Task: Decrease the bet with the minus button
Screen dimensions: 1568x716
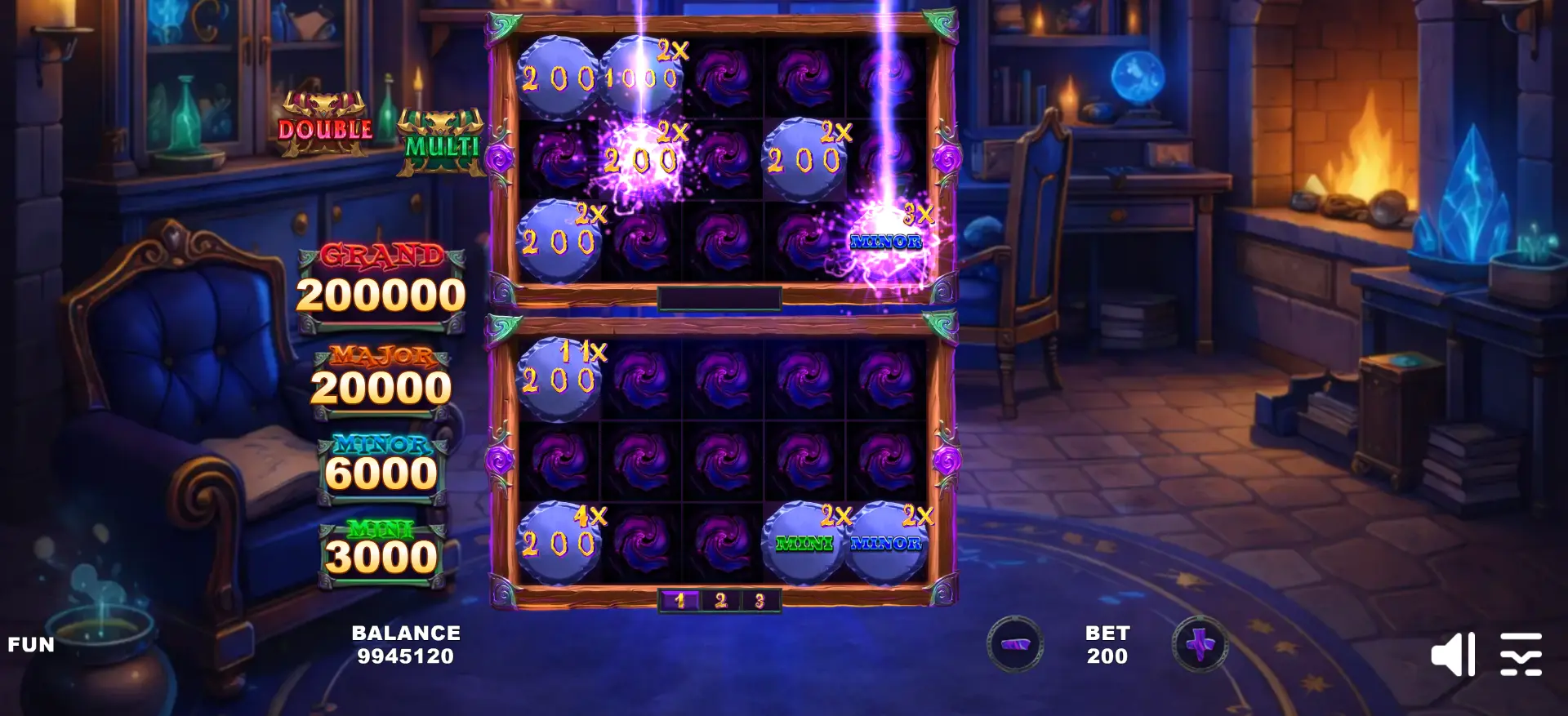Action: 1014,644
